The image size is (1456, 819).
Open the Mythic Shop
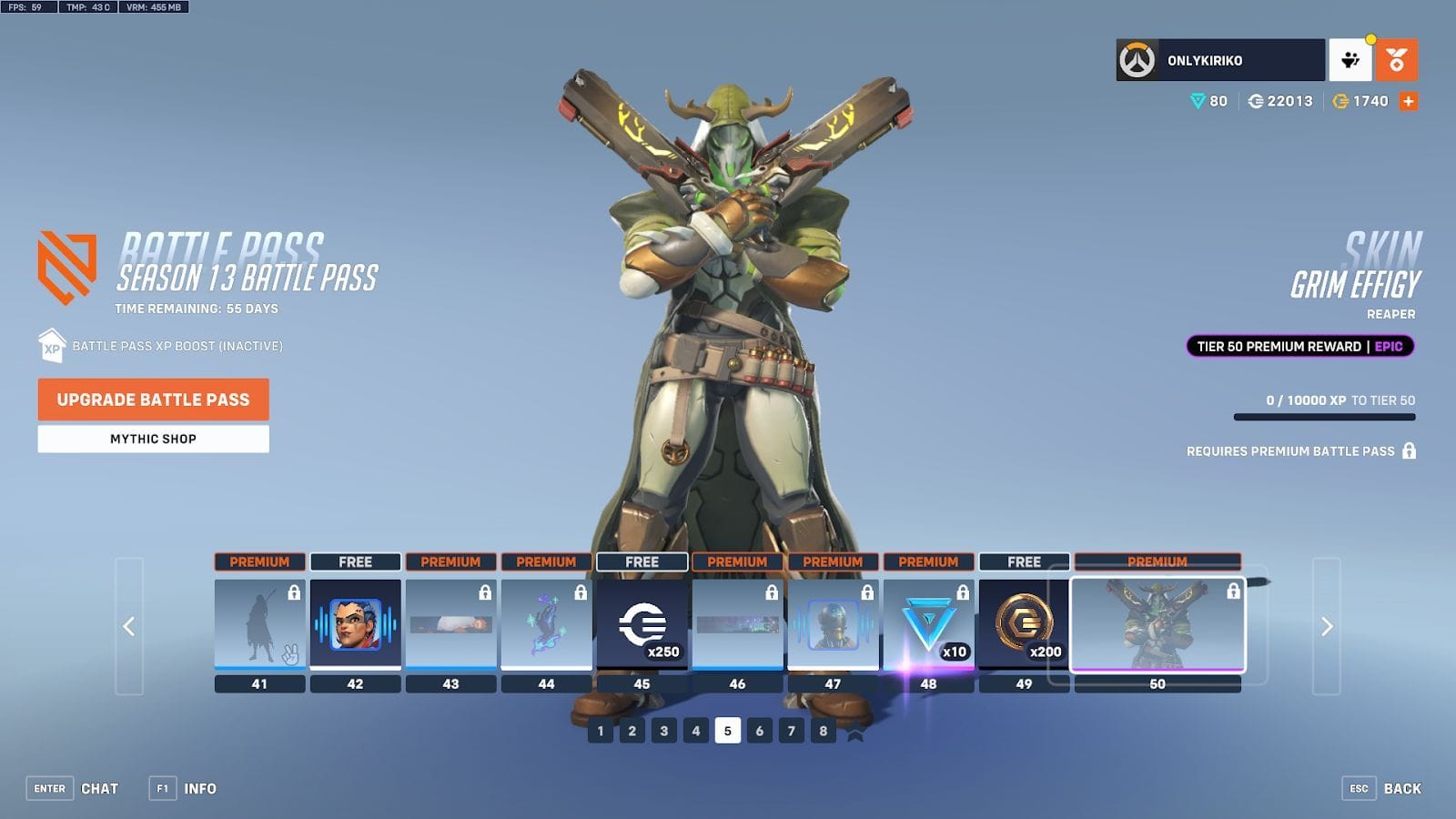point(152,439)
